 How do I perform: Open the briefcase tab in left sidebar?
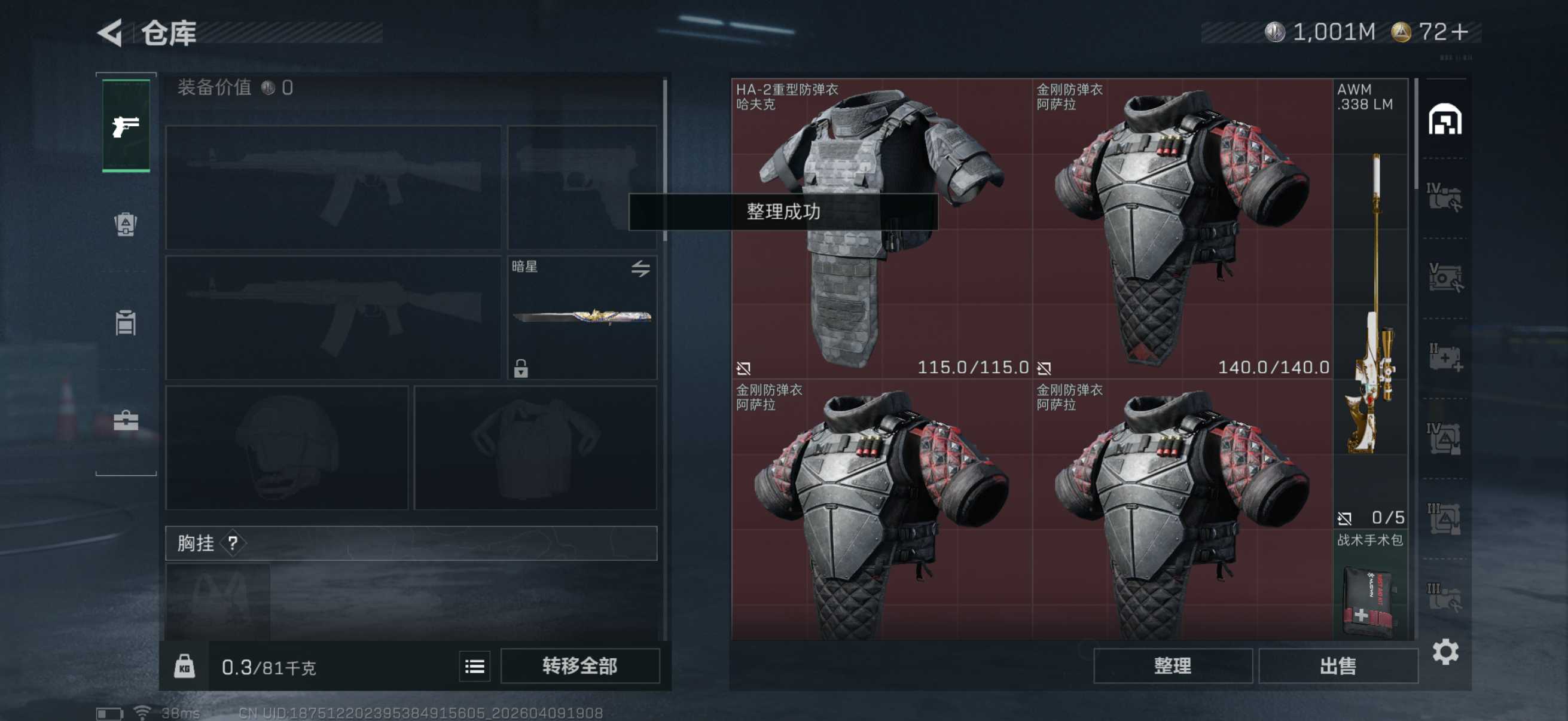(126, 420)
